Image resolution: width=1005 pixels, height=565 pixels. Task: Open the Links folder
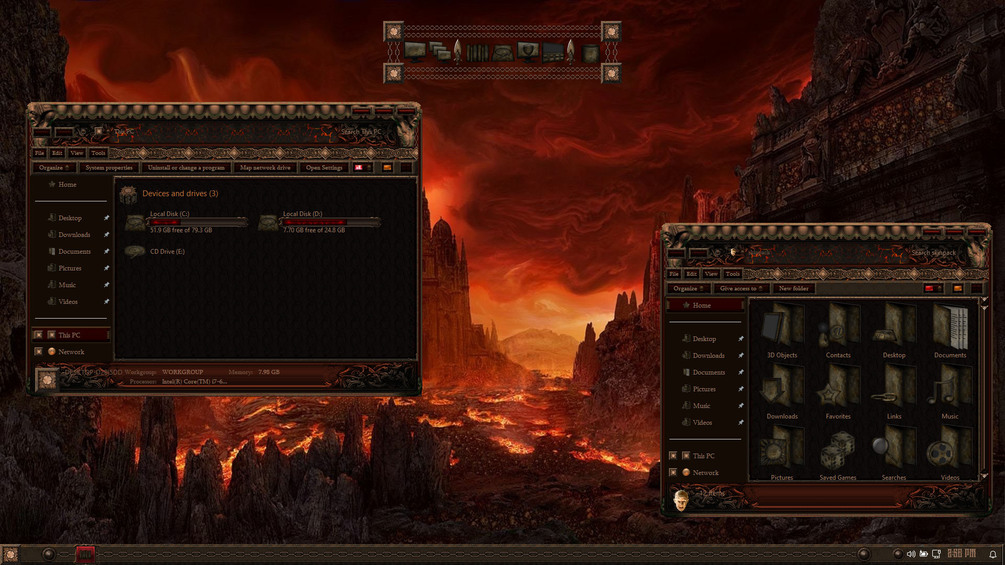(x=894, y=390)
